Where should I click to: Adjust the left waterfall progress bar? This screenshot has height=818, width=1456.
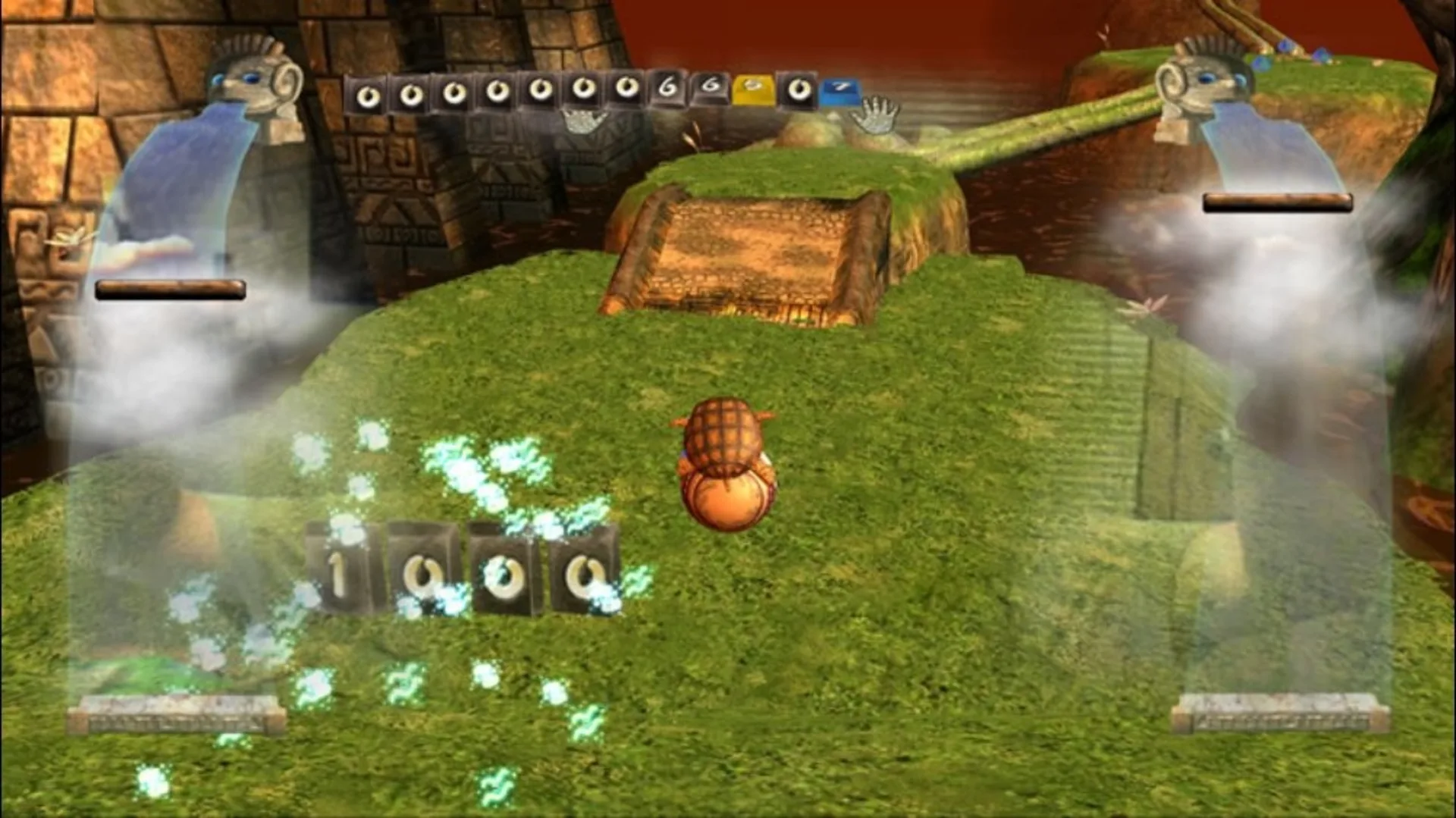click(x=171, y=288)
